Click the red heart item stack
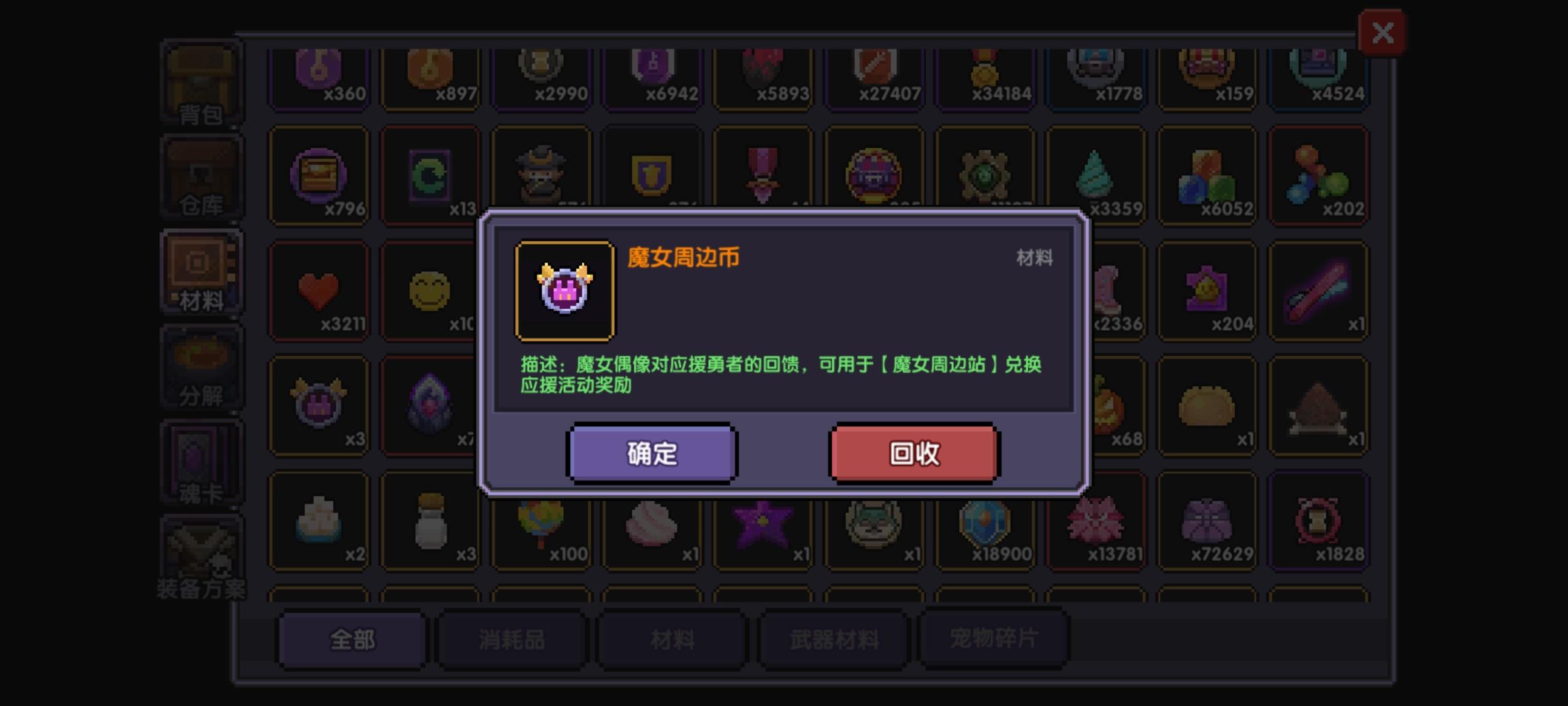Screen dimensions: 1568x706 tap(319, 291)
